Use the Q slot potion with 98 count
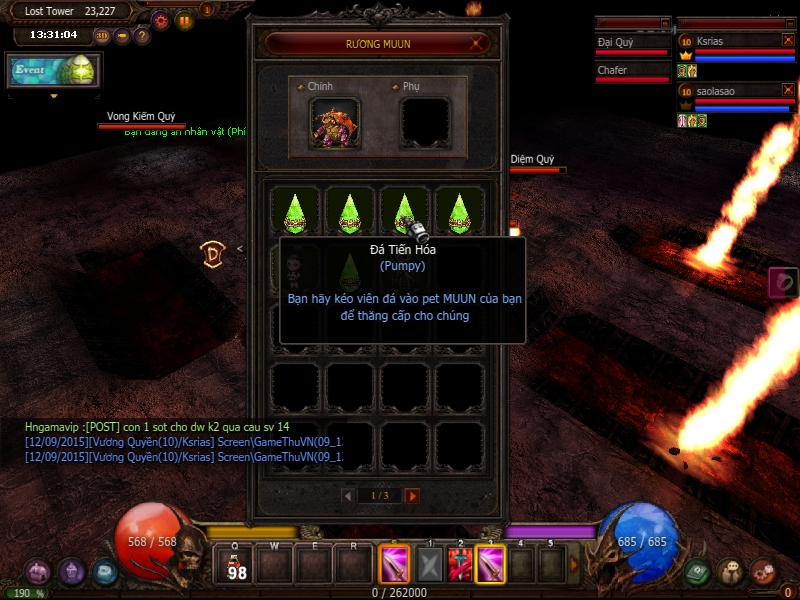800x600 pixels. pos(238,565)
